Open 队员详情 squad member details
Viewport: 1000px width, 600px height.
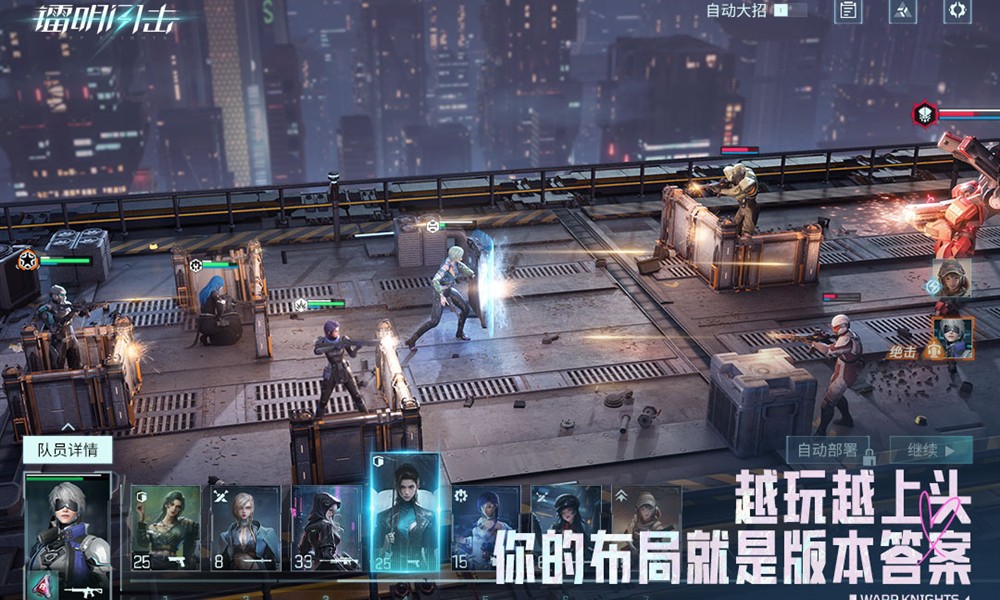click(x=68, y=450)
